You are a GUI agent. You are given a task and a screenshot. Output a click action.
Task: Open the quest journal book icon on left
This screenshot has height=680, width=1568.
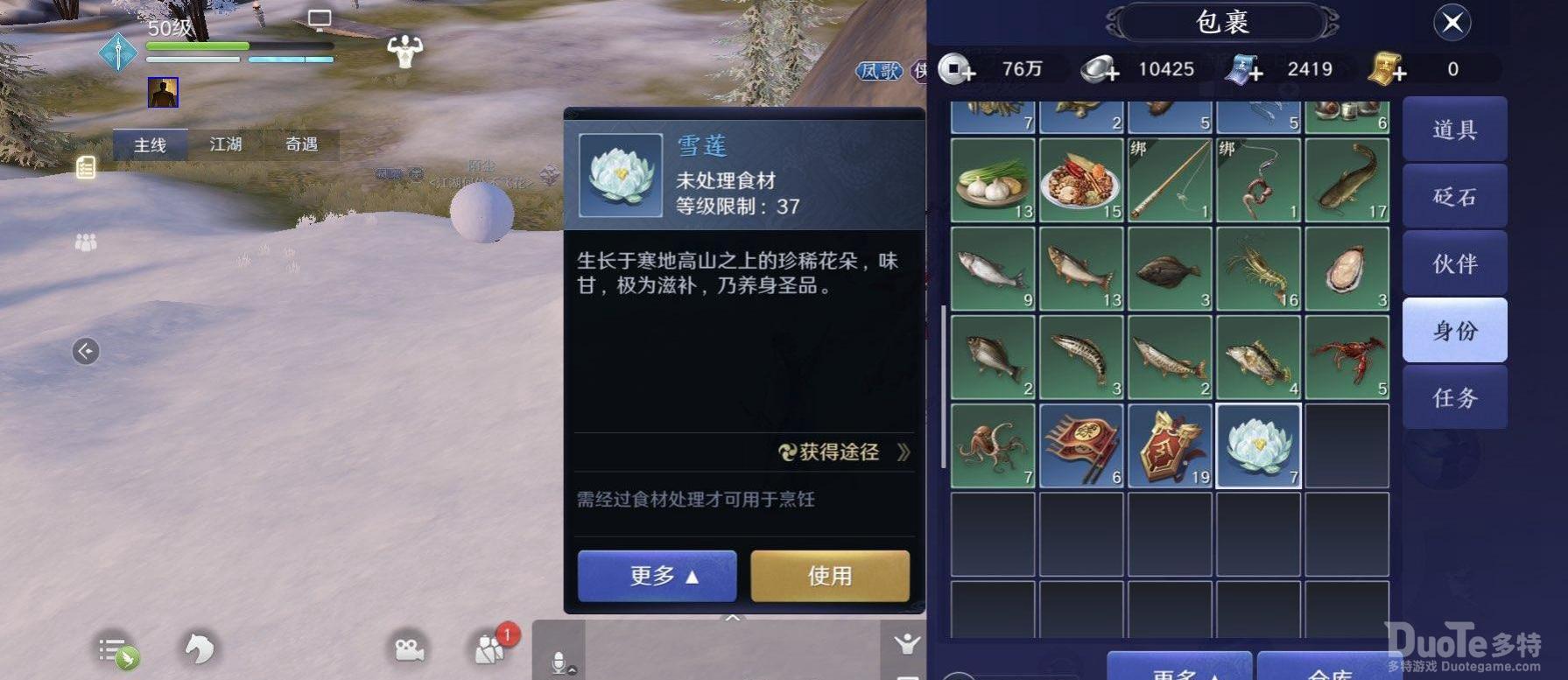[x=86, y=166]
